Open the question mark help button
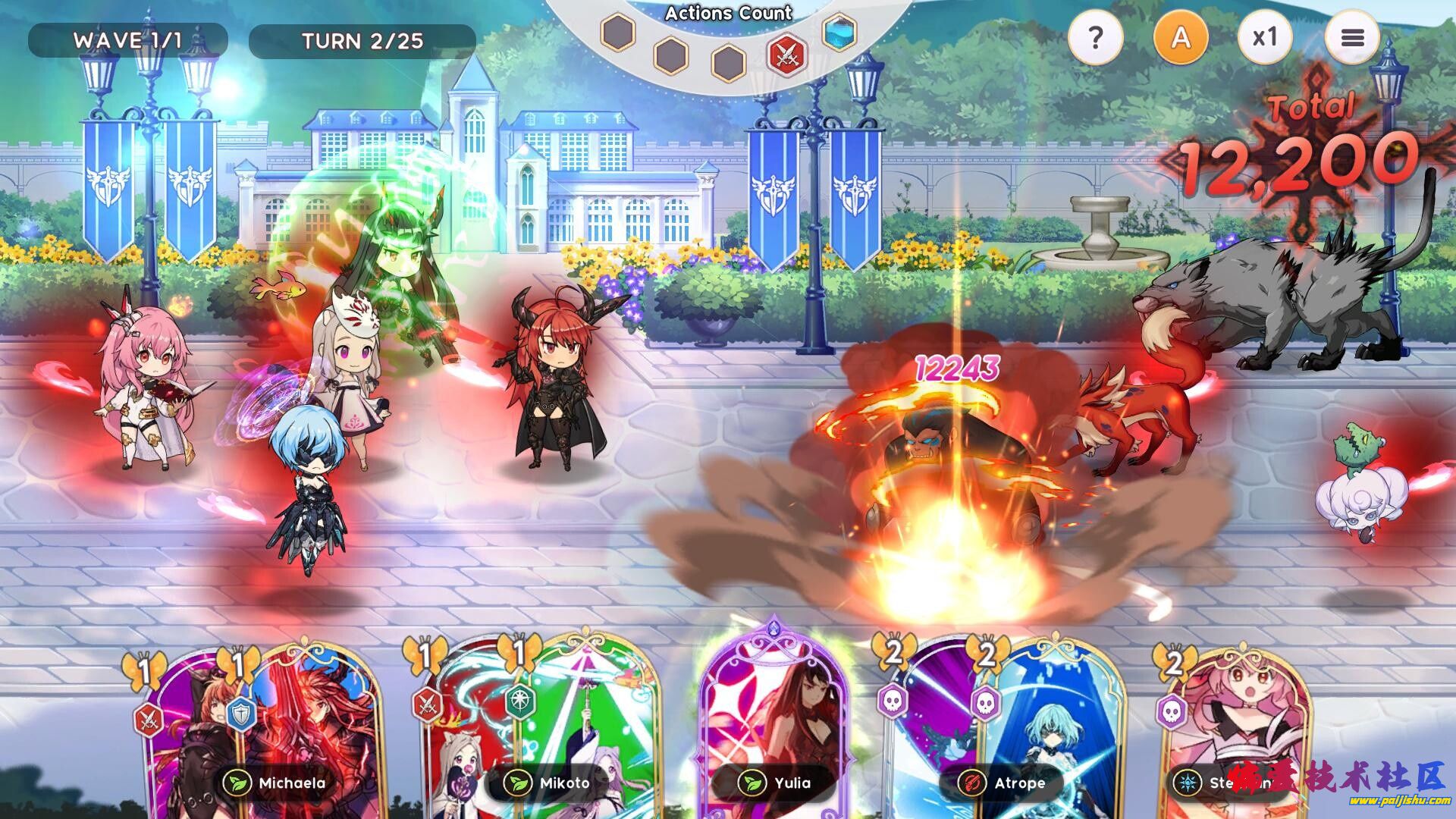This screenshot has height=819, width=1456. (x=1094, y=37)
